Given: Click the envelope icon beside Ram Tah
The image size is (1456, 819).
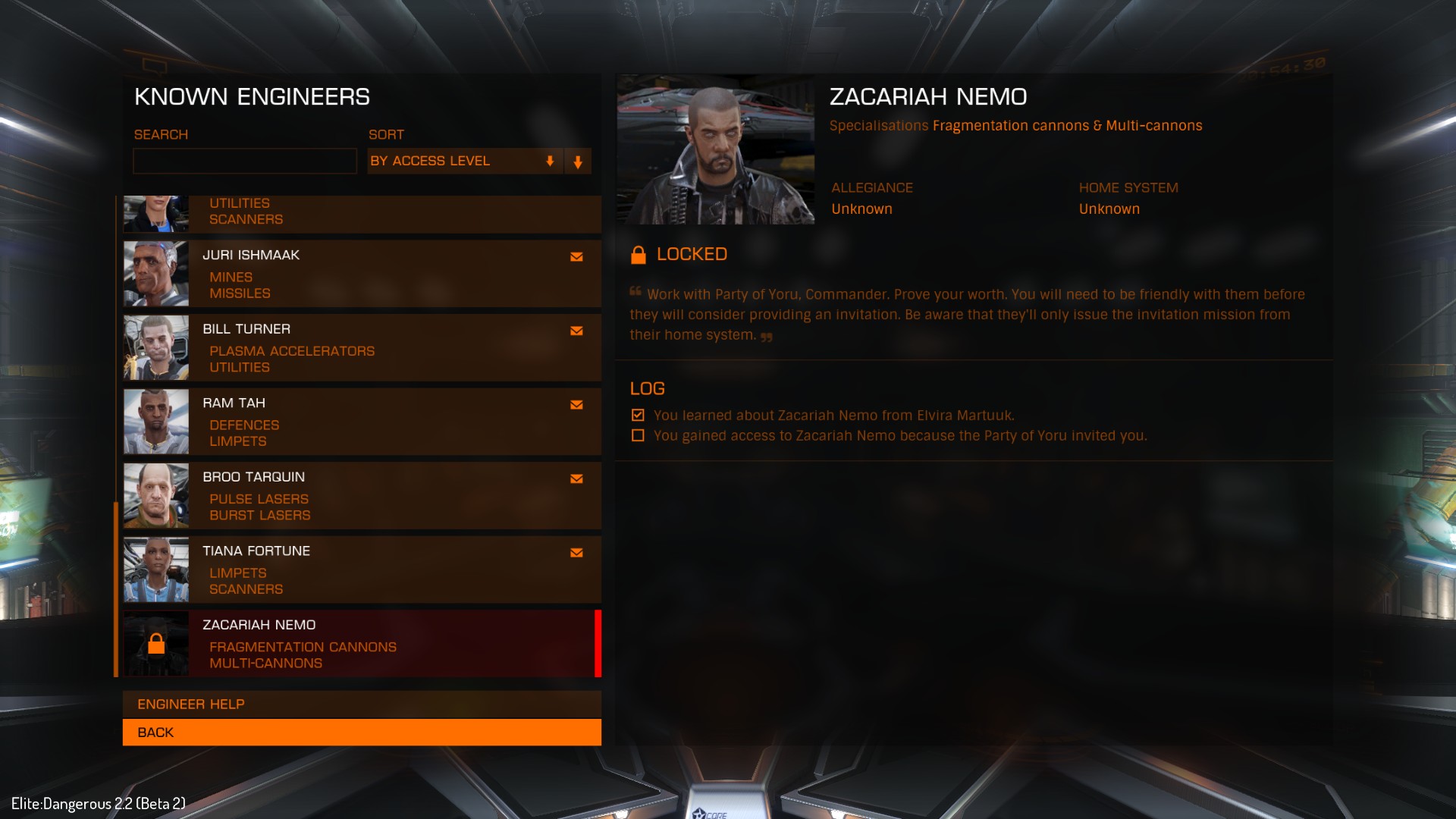Looking at the screenshot, I should tap(576, 405).
